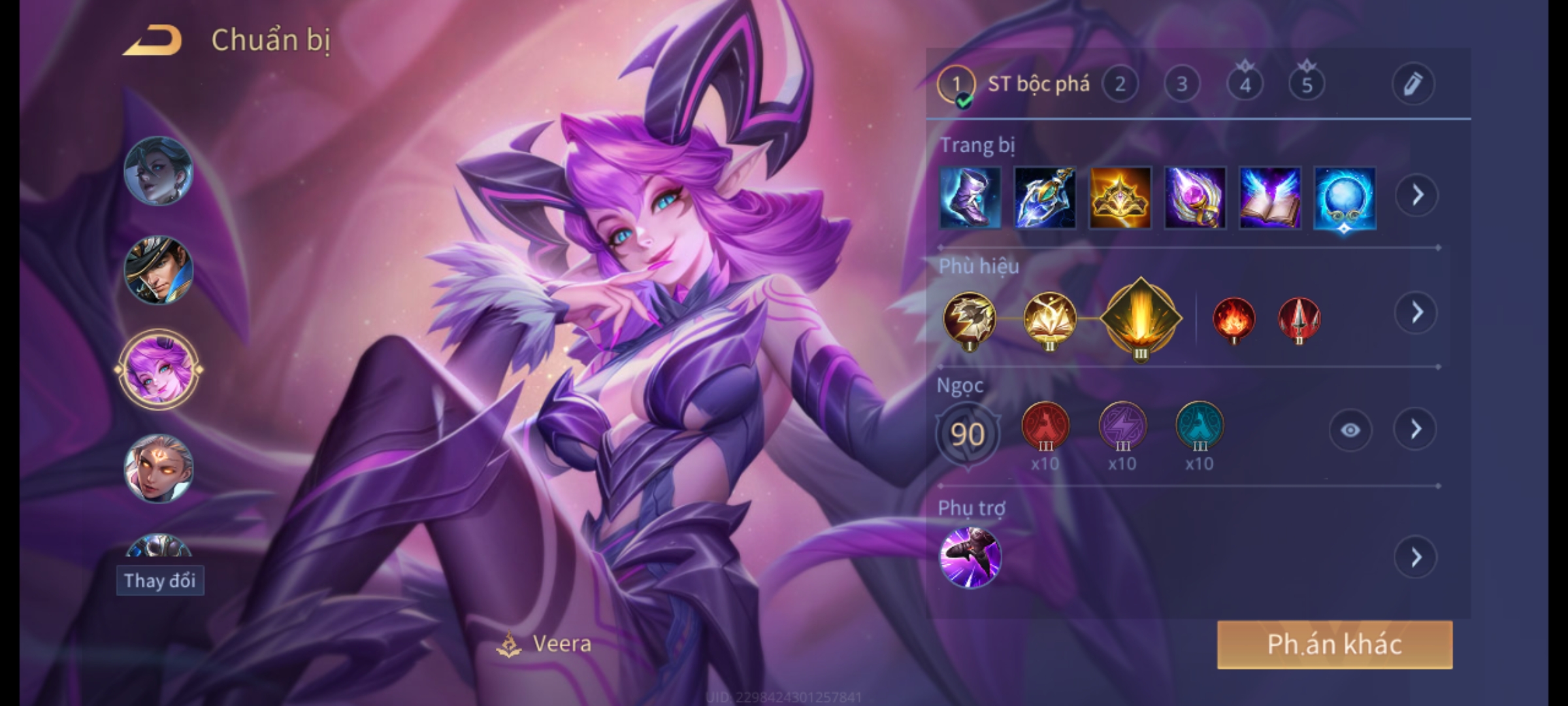The image size is (1568, 706).
Task: Select the purple boots equipment item
Action: (970, 197)
